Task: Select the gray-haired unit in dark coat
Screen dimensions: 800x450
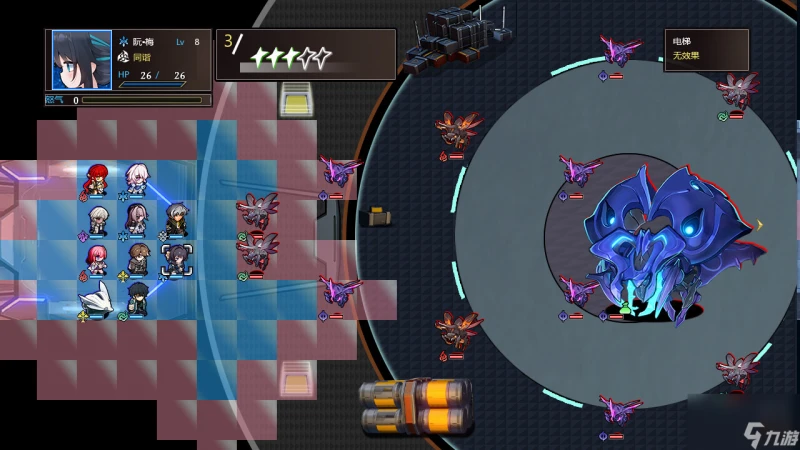Action: coord(177,218)
